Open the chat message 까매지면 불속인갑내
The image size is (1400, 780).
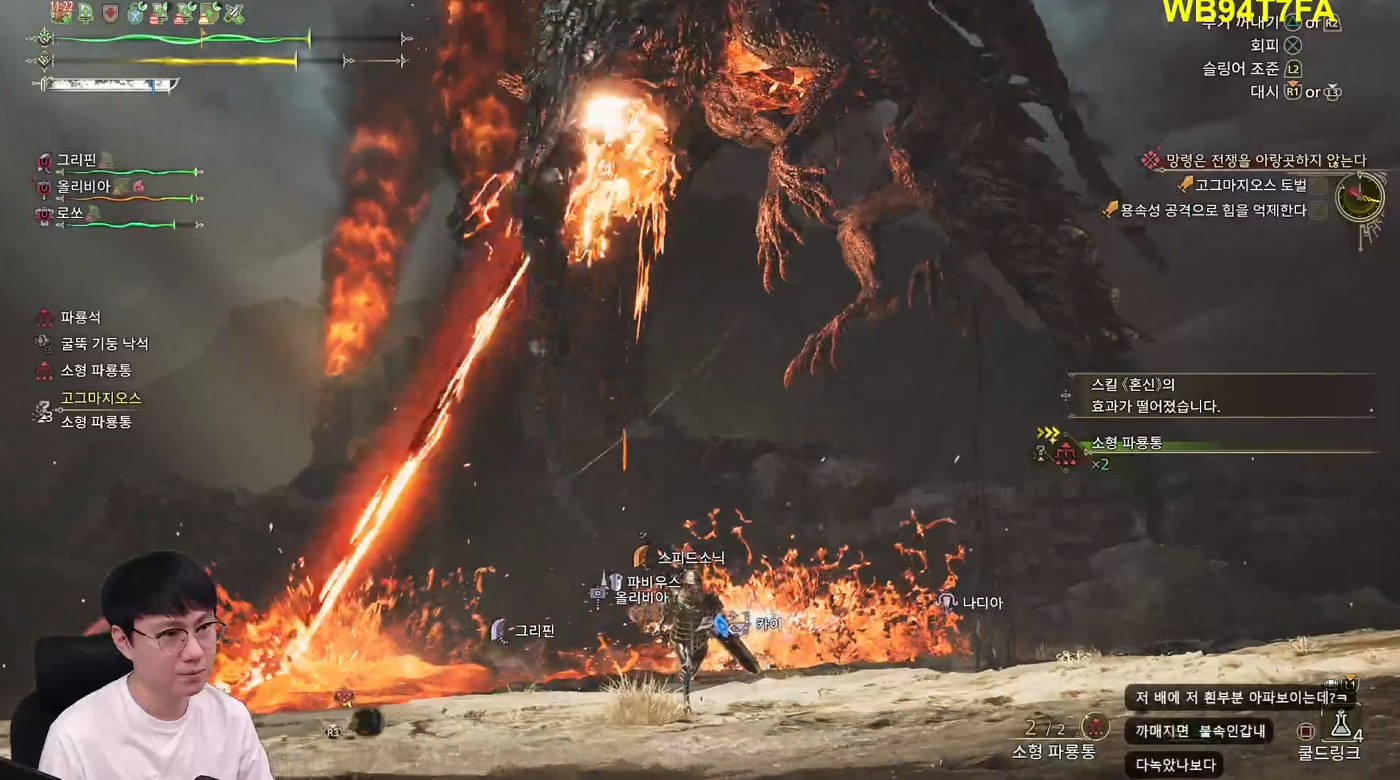(x=1198, y=731)
